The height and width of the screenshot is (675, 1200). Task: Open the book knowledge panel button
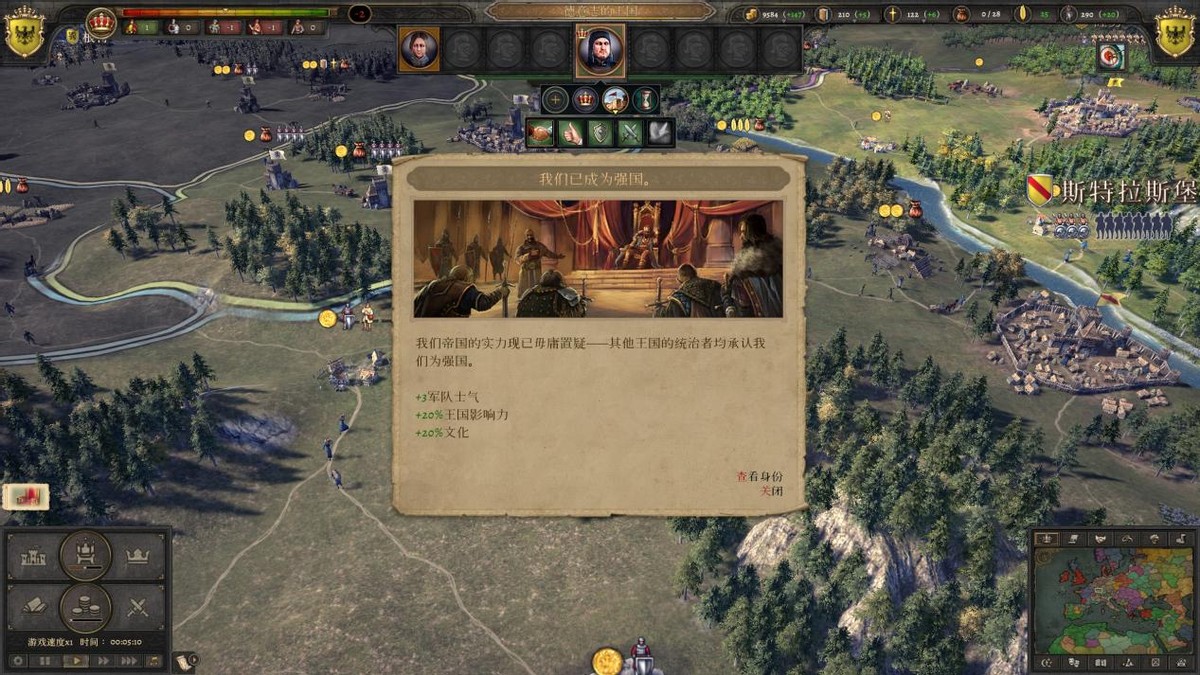(x=34, y=606)
